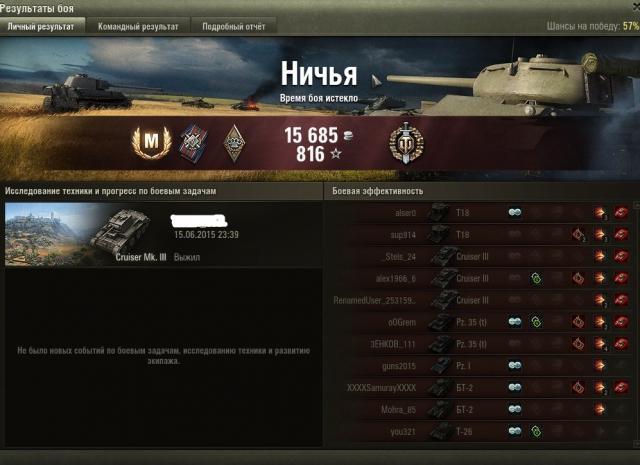640x465 pixels.
Task: Close the battle results window
Action: click(632, 8)
